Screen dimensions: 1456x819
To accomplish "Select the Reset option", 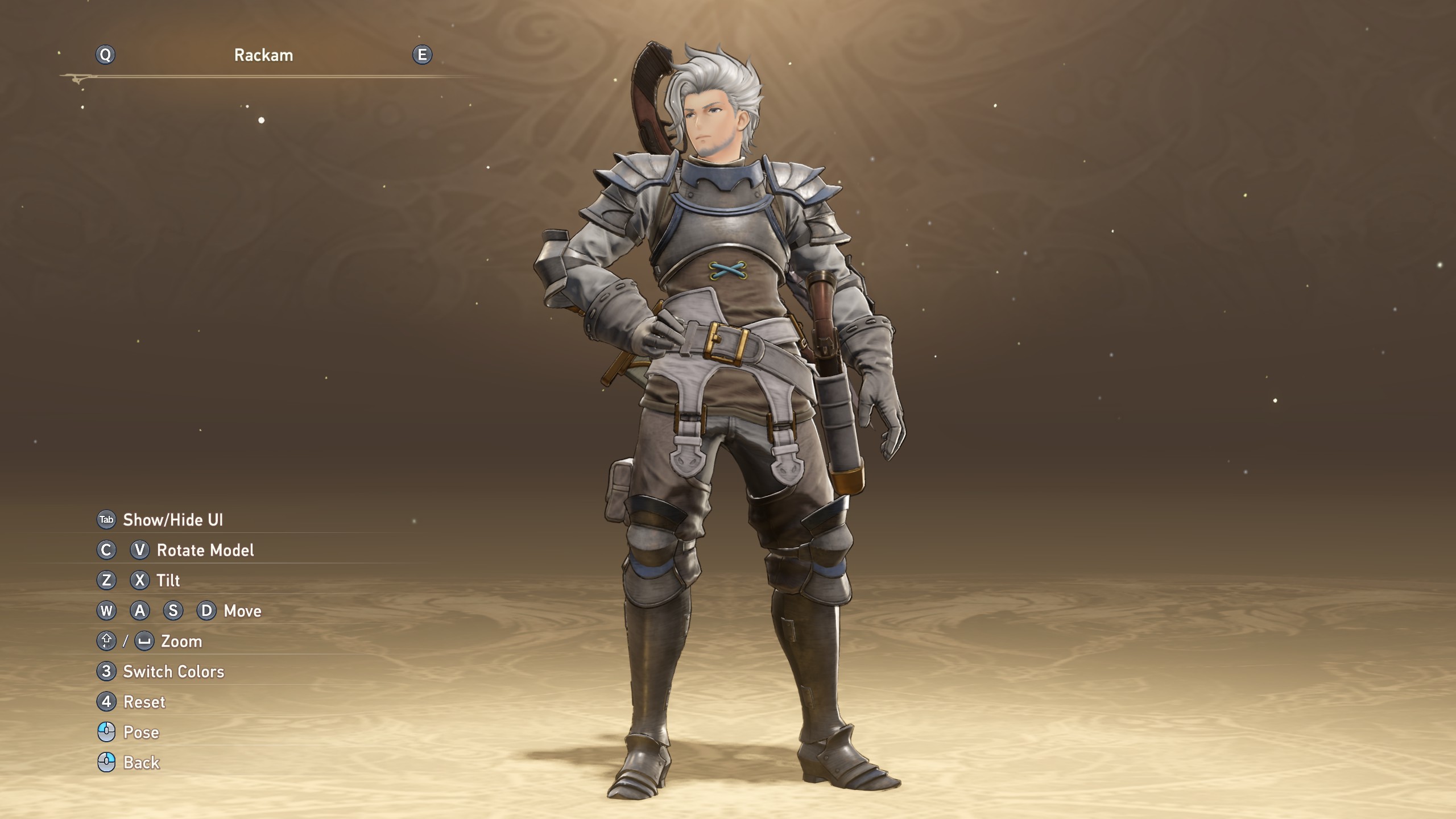I will coord(144,702).
